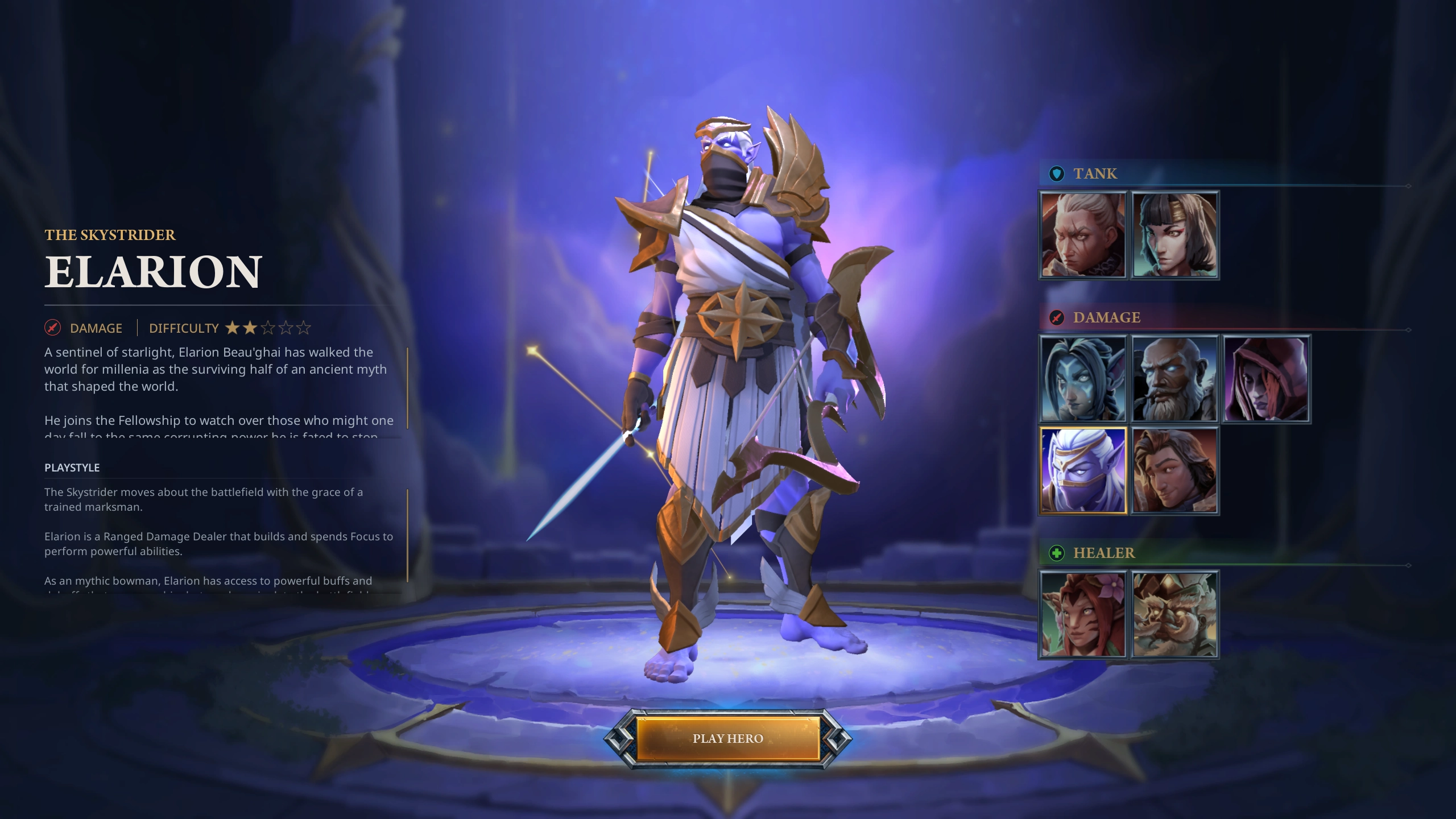1456x819 pixels.
Task: Choose the black-haired tank hero with gold headband
Action: coord(1174,235)
